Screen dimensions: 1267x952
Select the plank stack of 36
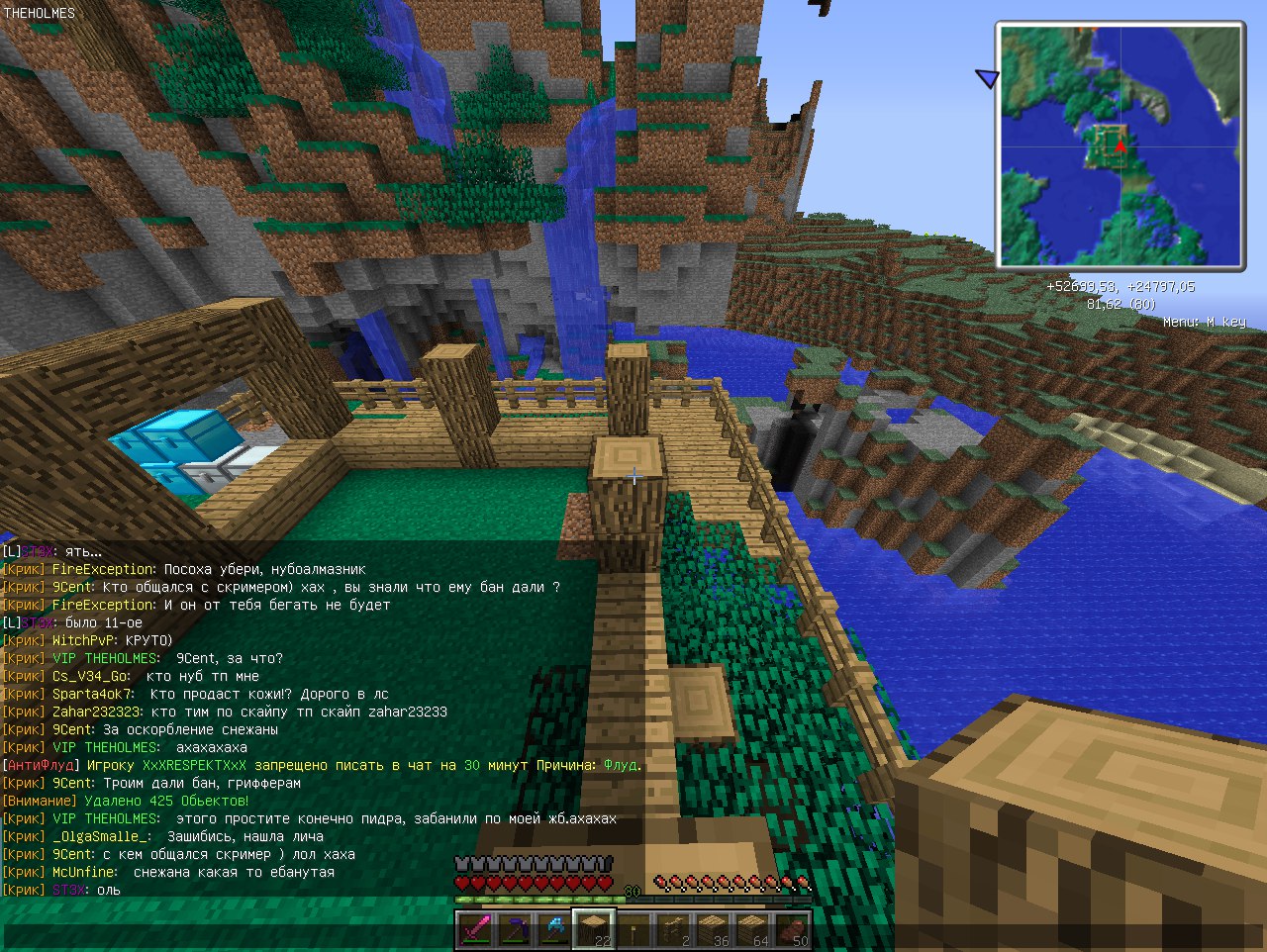tap(713, 930)
